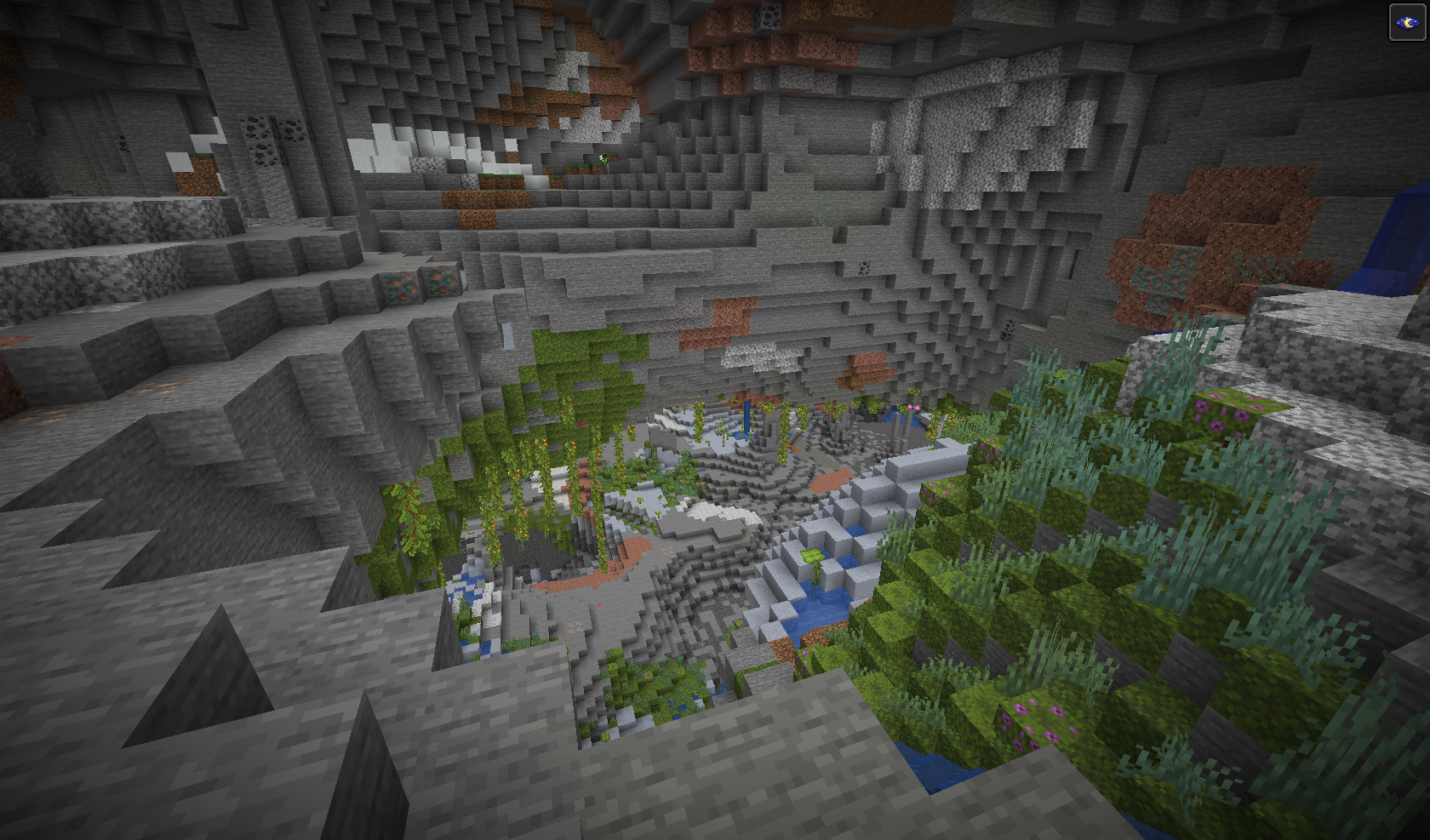The width and height of the screenshot is (1430, 840).
Task: Click the Night Vision status effect icon
Action: coord(1406,22)
